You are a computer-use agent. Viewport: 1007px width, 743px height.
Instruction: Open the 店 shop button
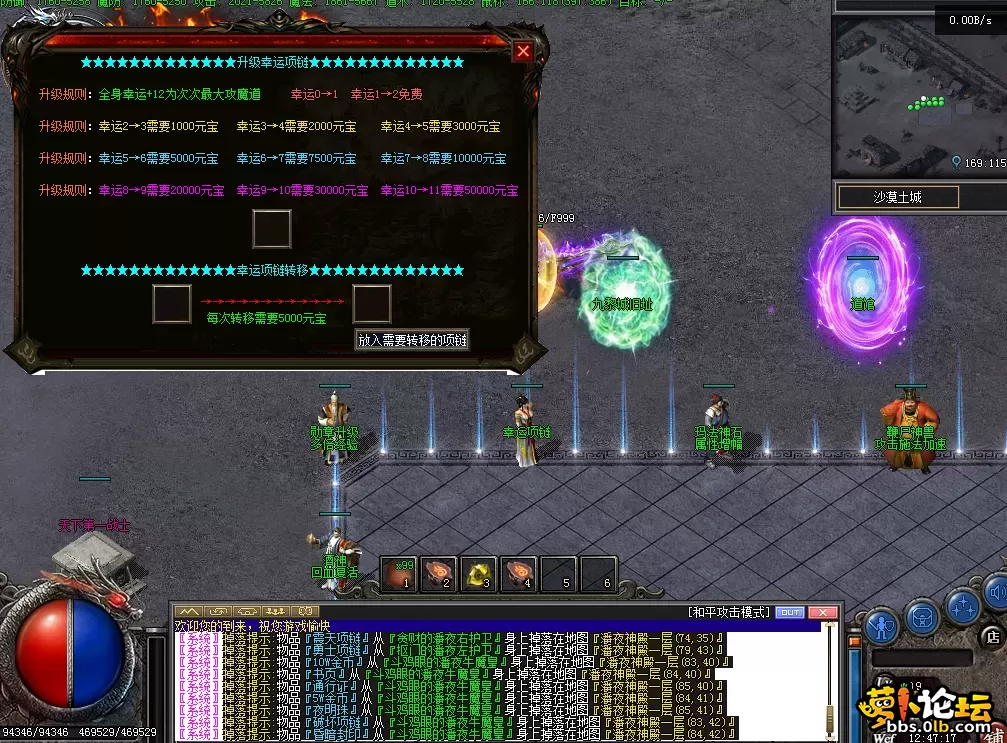point(993,635)
